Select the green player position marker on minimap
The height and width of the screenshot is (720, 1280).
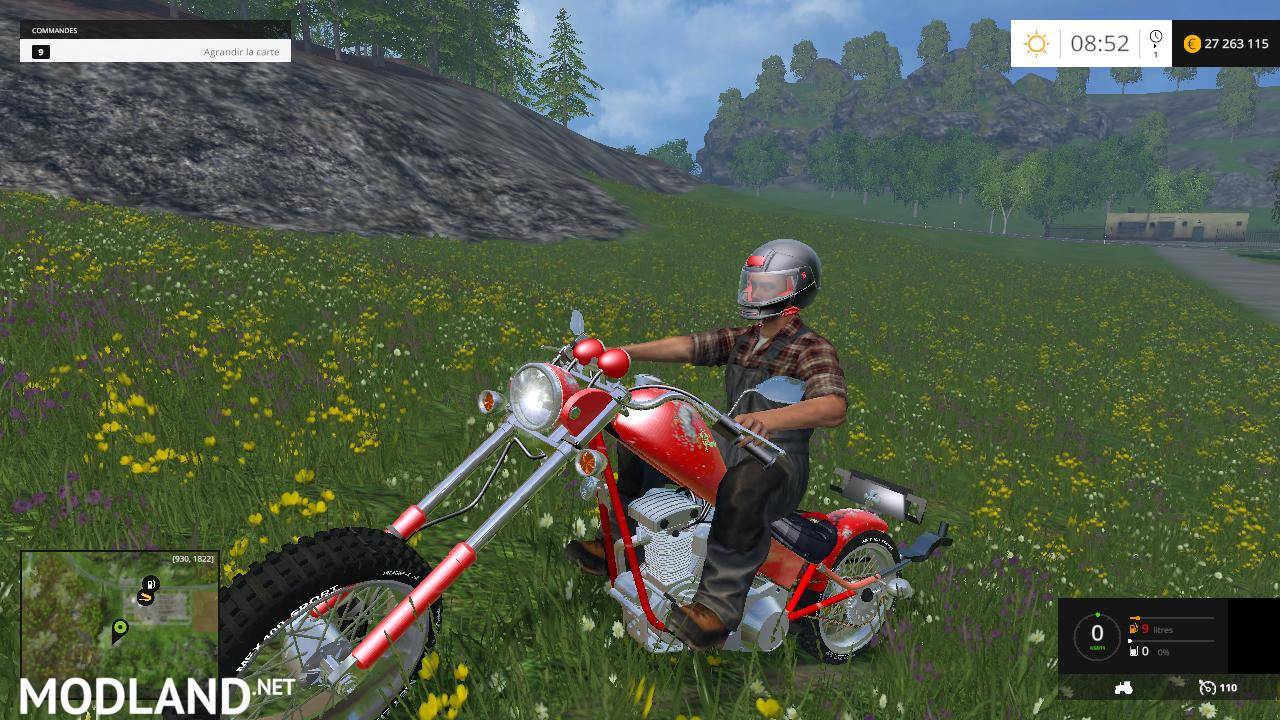coord(119,627)
